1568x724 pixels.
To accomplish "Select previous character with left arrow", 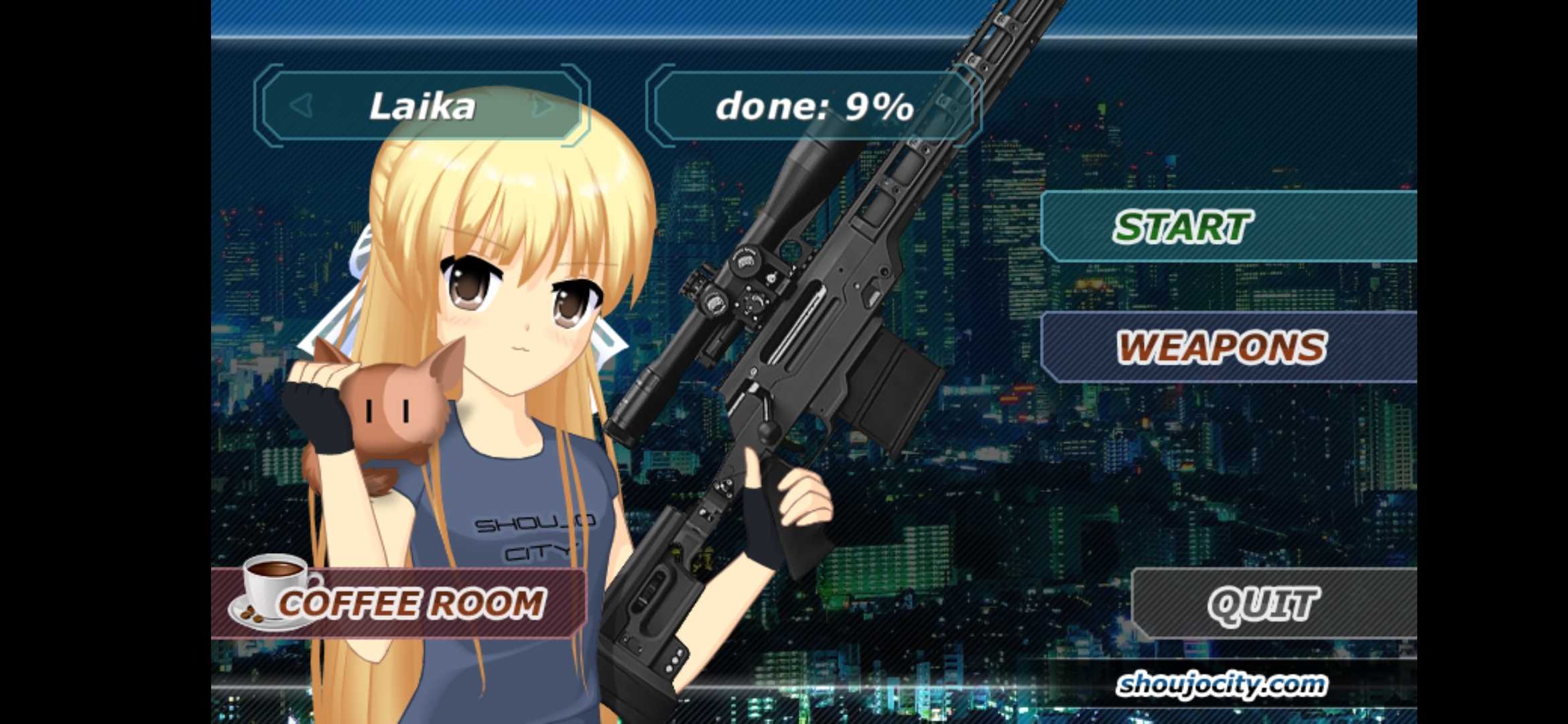I will pyautogui.click(x=302, y=106).
